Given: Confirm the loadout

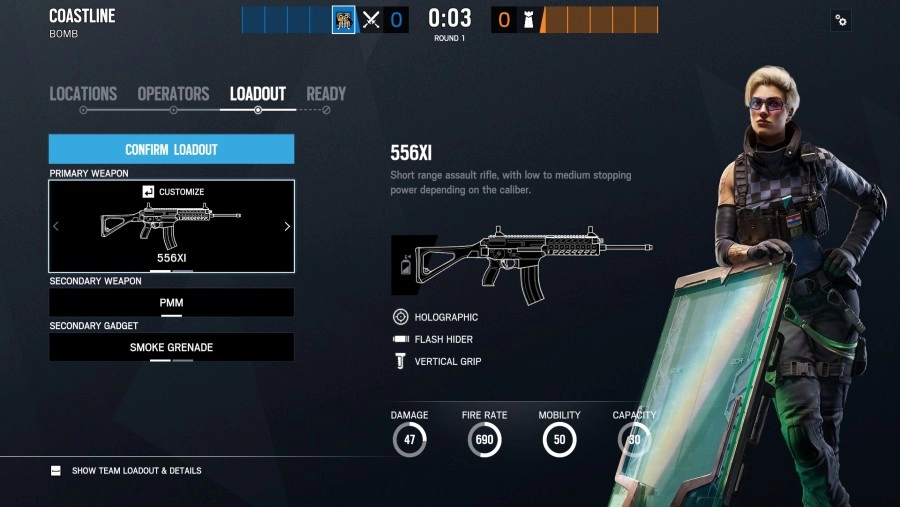Looking at the screenshot, I should click(x=171, y=150).
